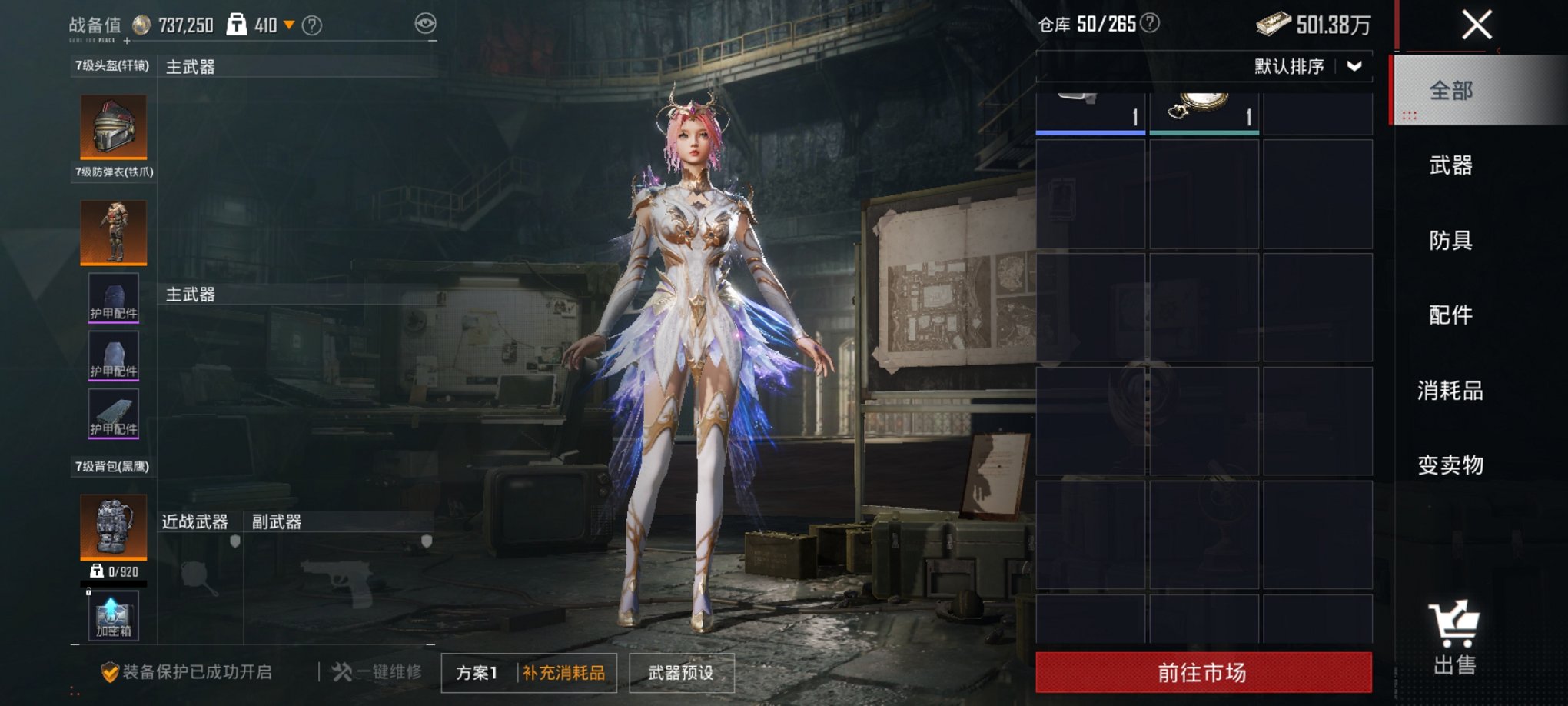Open the 方案1 loadout plan selector
This screenshot has height=706, width=1568.
click(x=477, y=671)
